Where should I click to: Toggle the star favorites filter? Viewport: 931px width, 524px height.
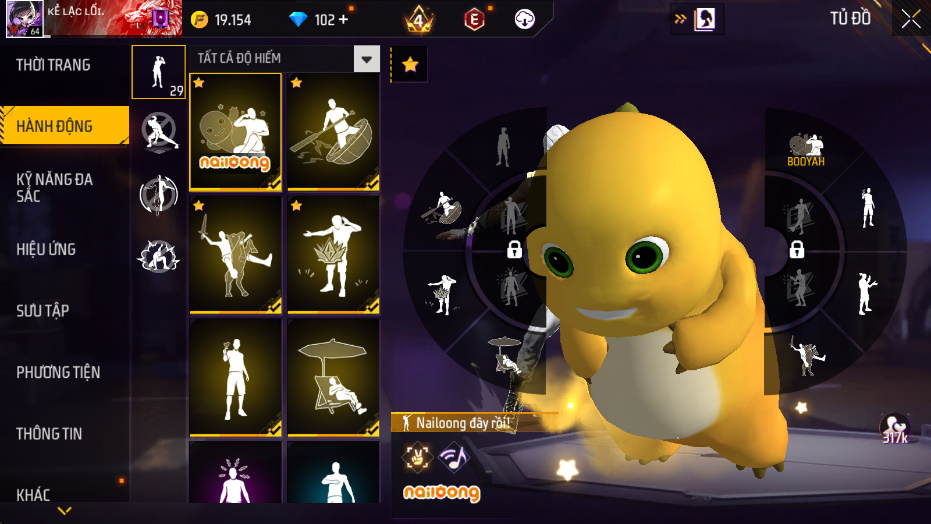tap(410, 65)
